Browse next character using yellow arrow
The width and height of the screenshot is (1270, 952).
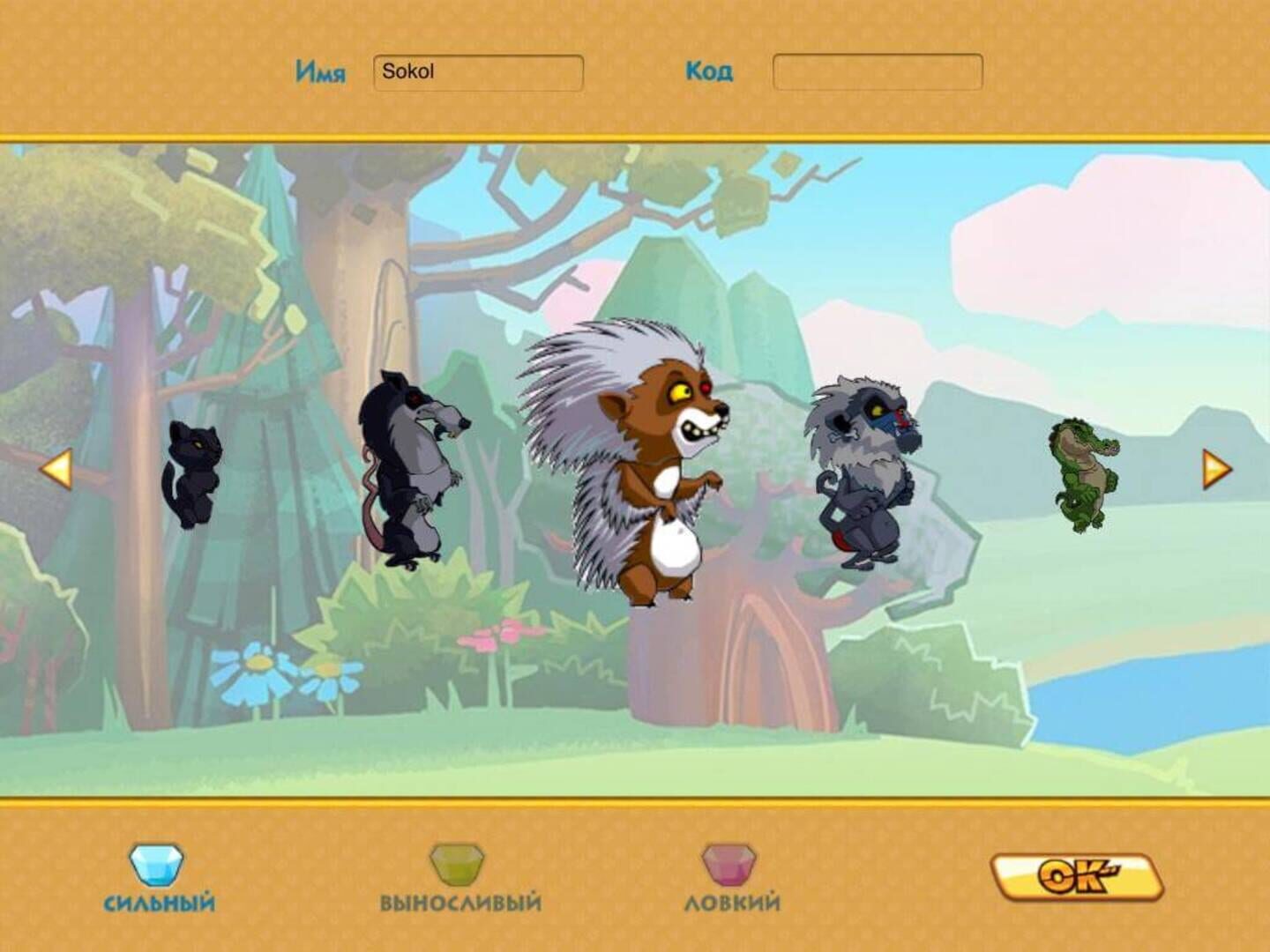click(1214, 468)
